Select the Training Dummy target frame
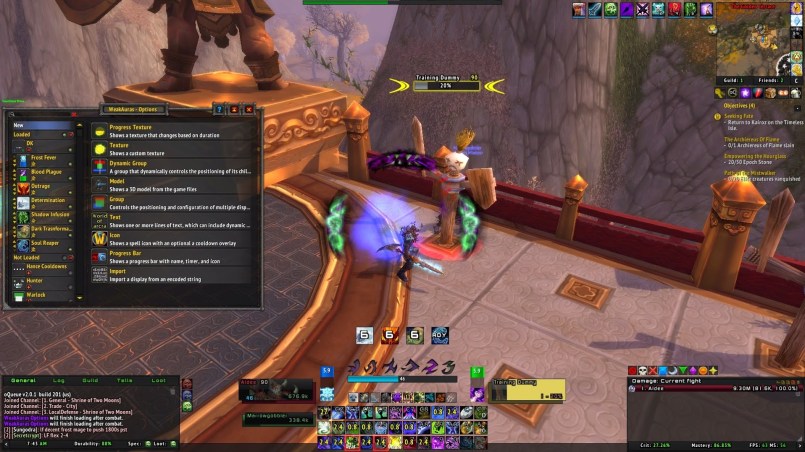Screen dimensions: 805x452 pos(527,389)
